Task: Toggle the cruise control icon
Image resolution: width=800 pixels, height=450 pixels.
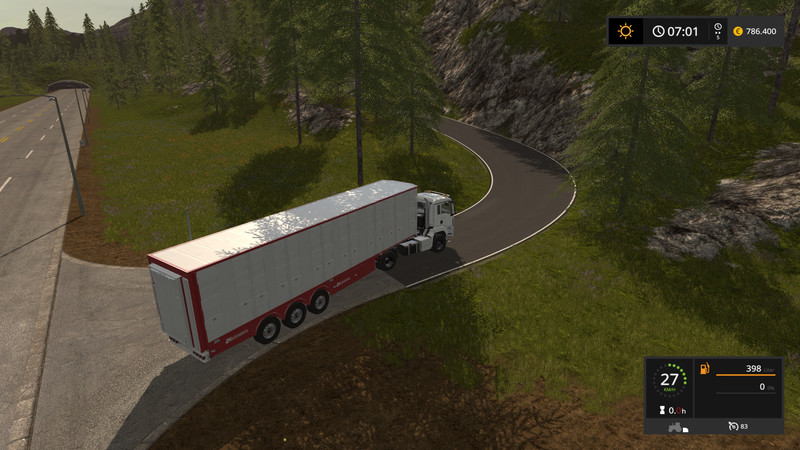Action: tap(733, 425)
